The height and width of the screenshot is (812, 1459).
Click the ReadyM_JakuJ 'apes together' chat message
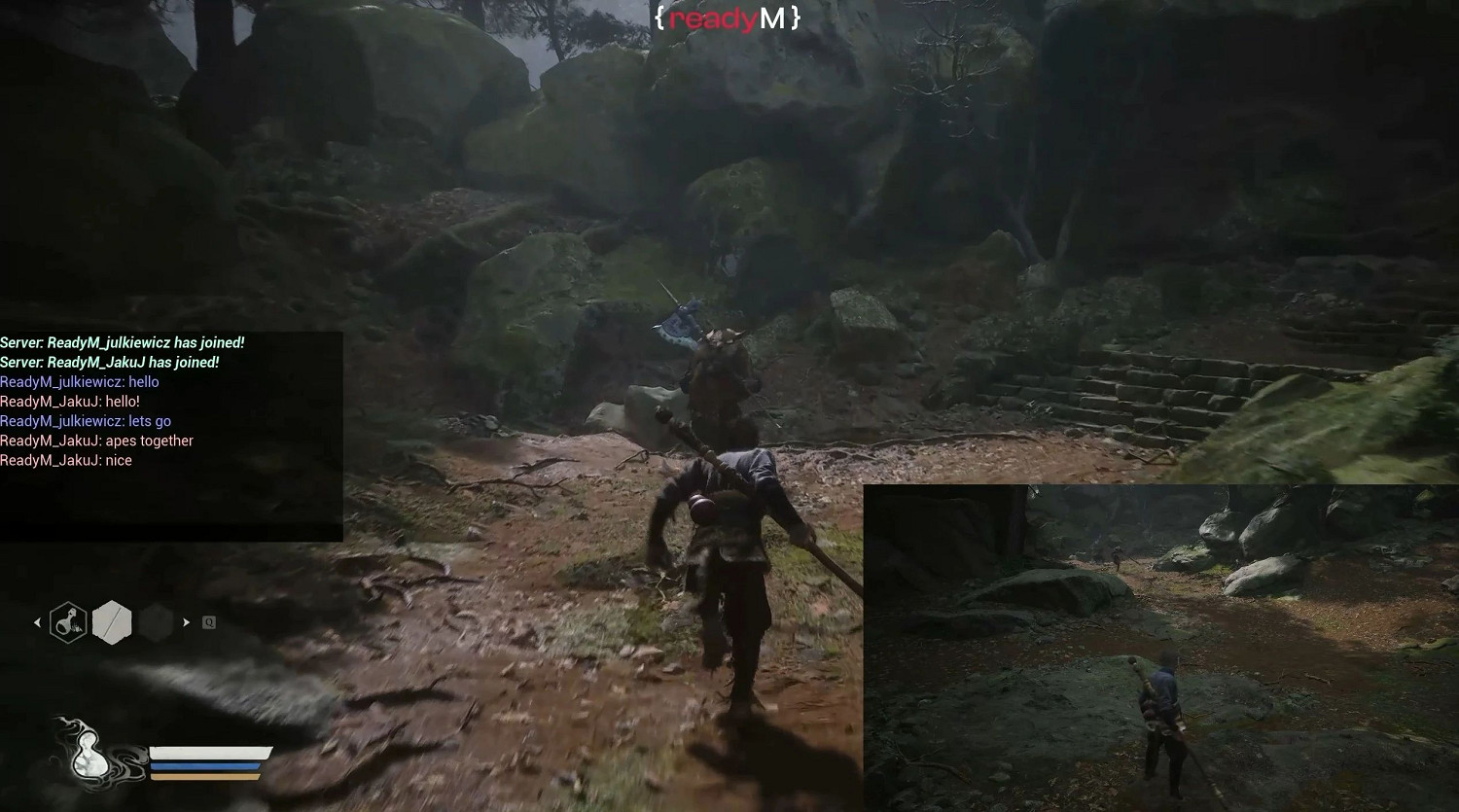(x=97, y=440)
